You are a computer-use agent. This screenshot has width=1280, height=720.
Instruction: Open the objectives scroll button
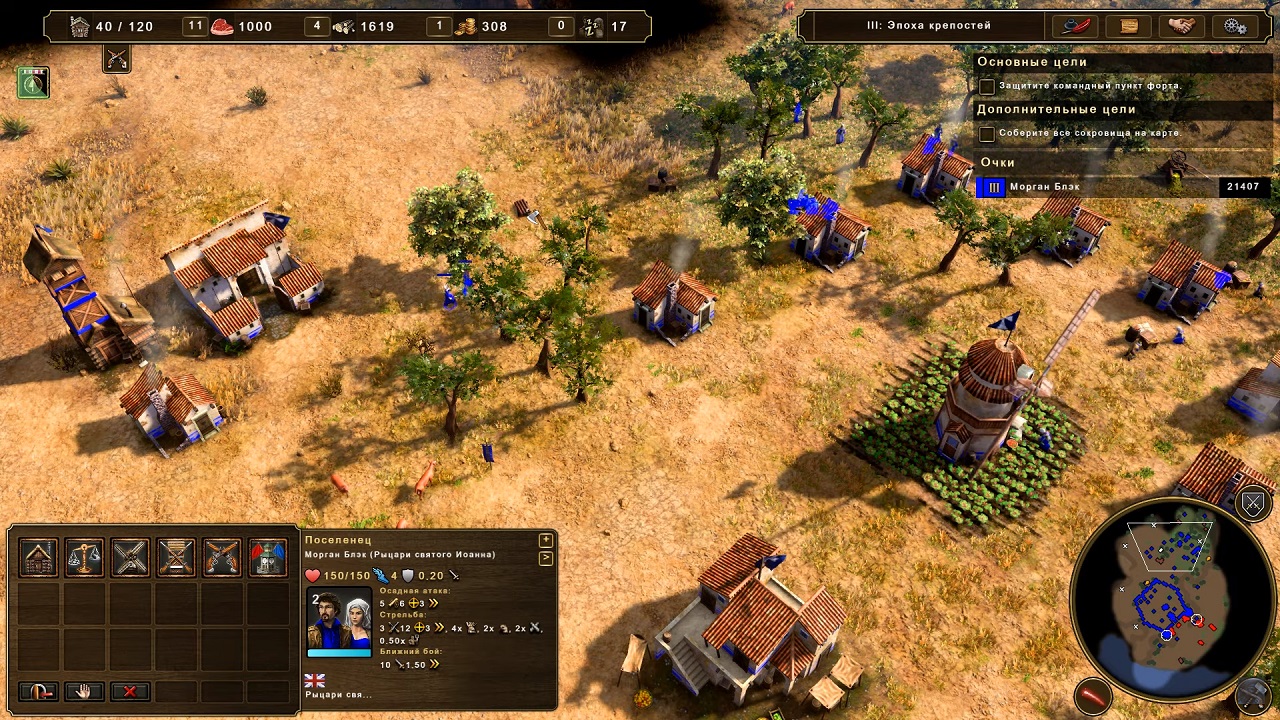point(1129,26)
